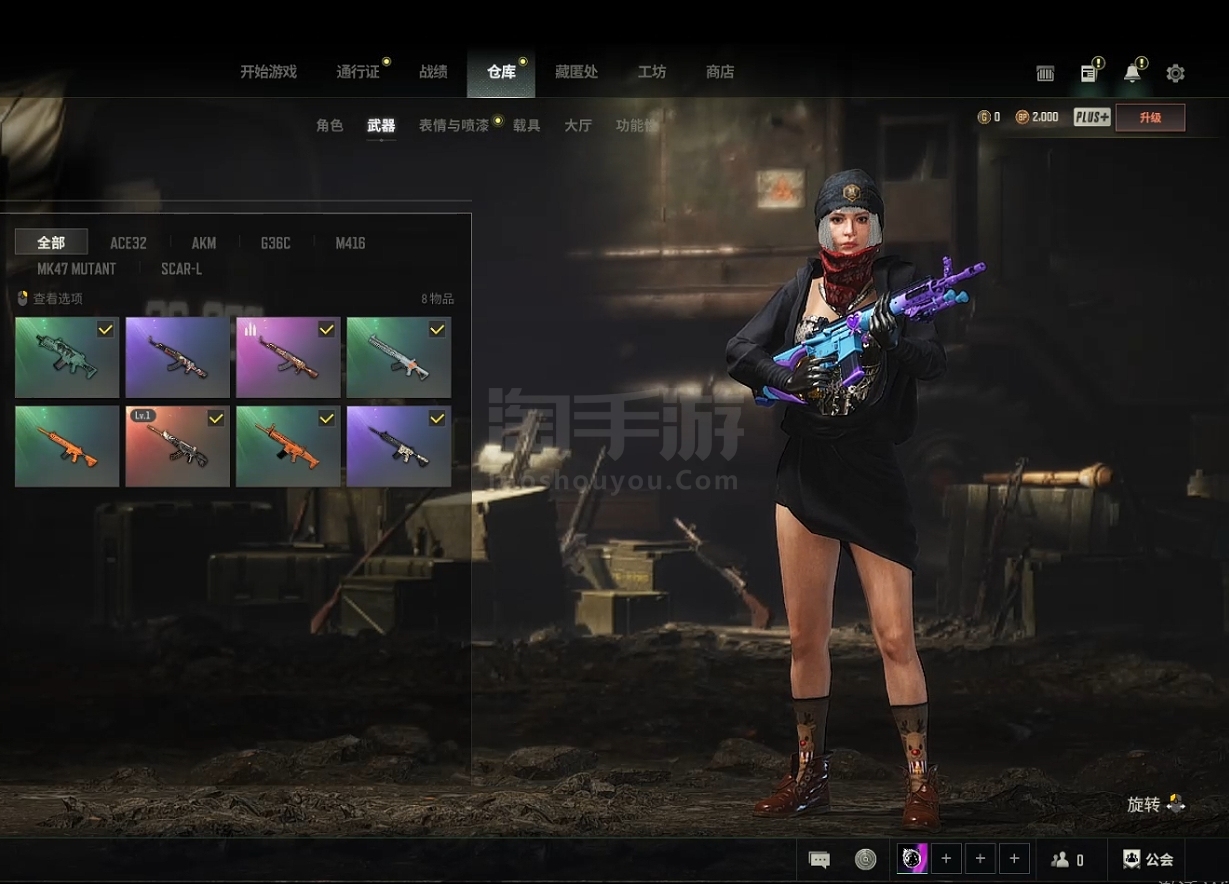The height and width of the screenshot is (884, 1229).
Task: Switch to the 通行证 pass tab
Action: click(357, 72)
